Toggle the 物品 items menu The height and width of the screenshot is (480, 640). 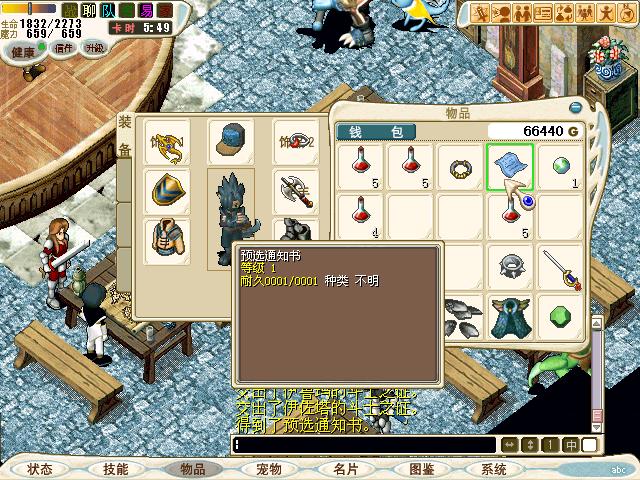[x=191, y=468]
